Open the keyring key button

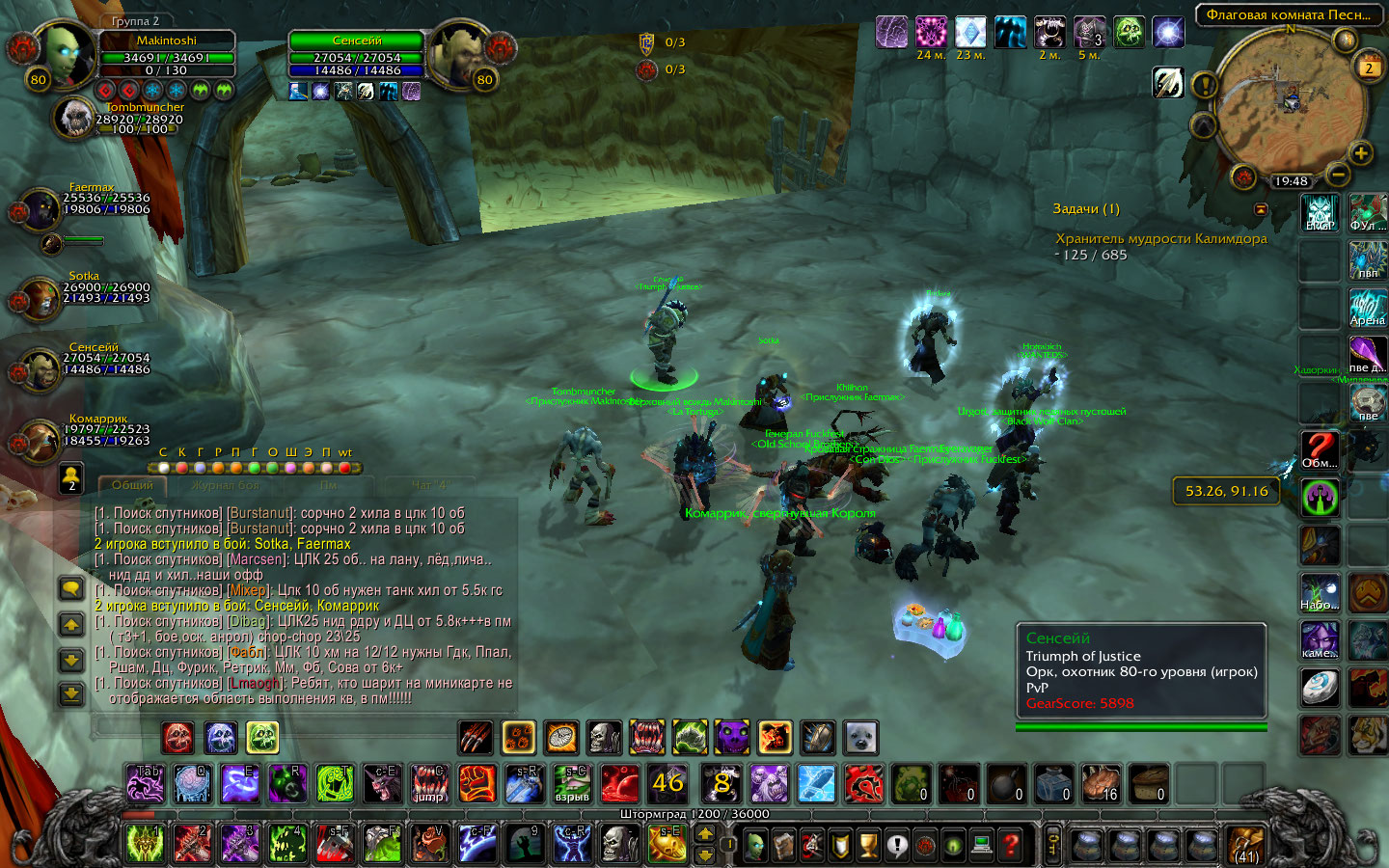(x=1052, y=845)
